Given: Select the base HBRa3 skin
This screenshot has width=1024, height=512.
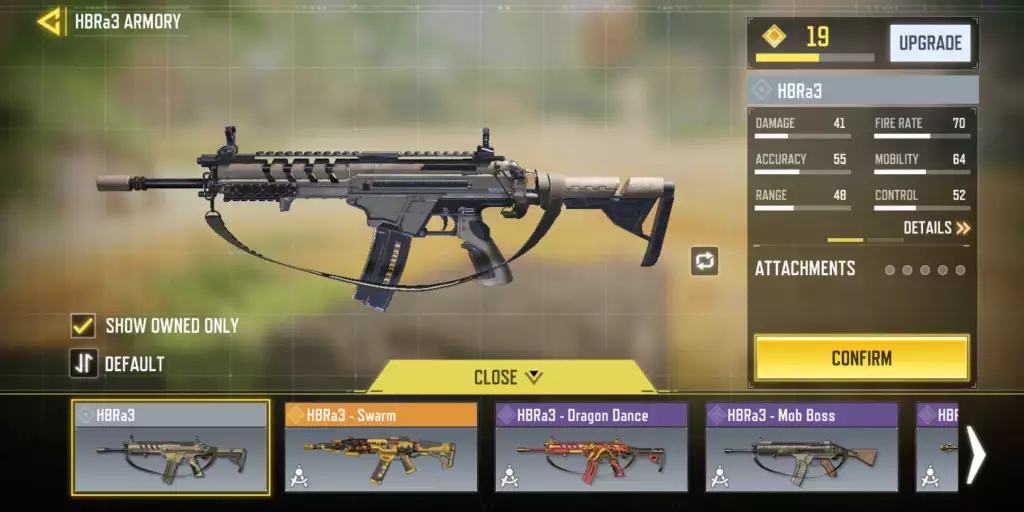Looking at the screenshot, I should pyautogui.click(x=170, y=447).
